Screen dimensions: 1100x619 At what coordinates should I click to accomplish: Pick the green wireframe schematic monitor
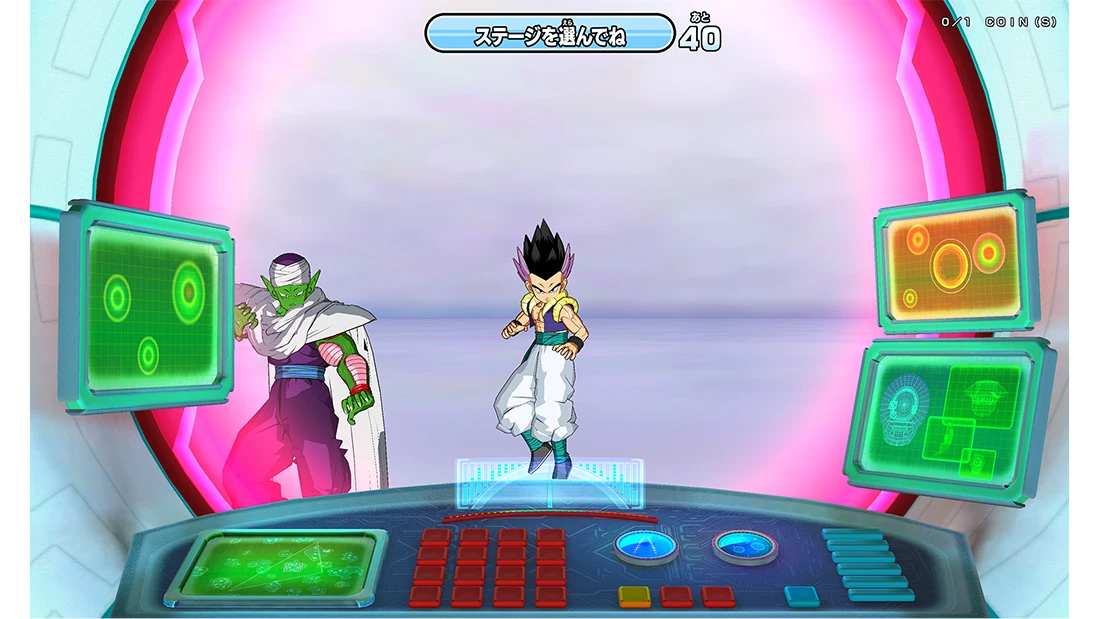pyautogui.click(x=950, y=419)
